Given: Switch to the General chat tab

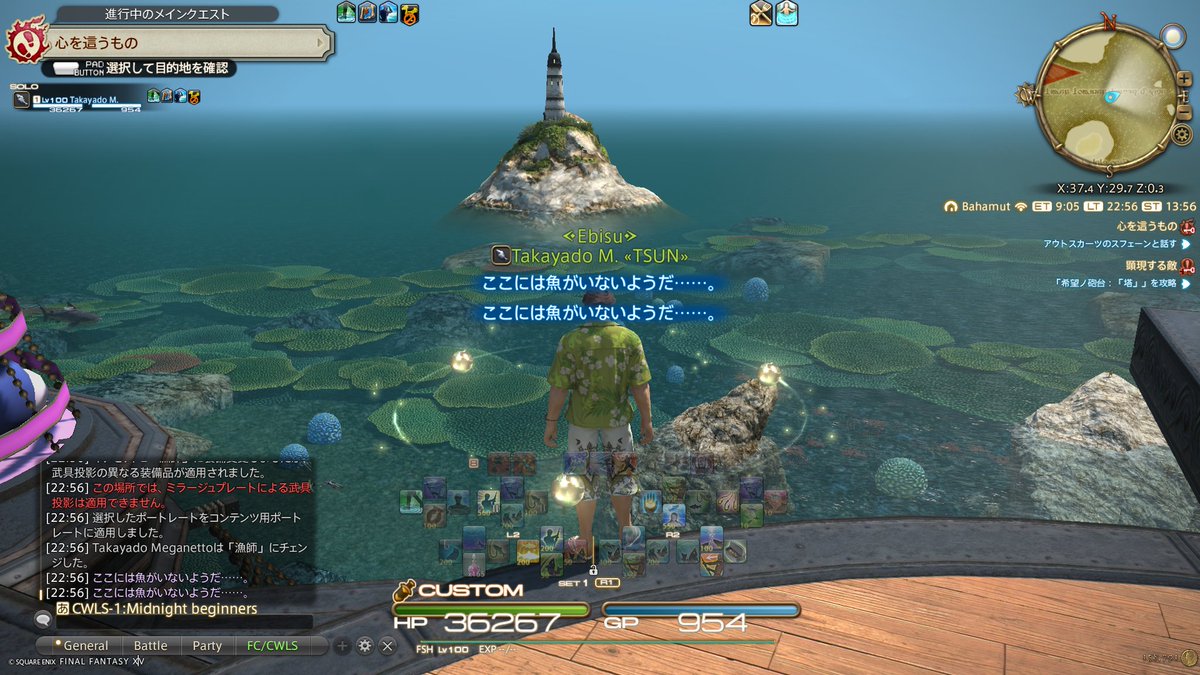Looking at the screenshot, I should point(84,645).
